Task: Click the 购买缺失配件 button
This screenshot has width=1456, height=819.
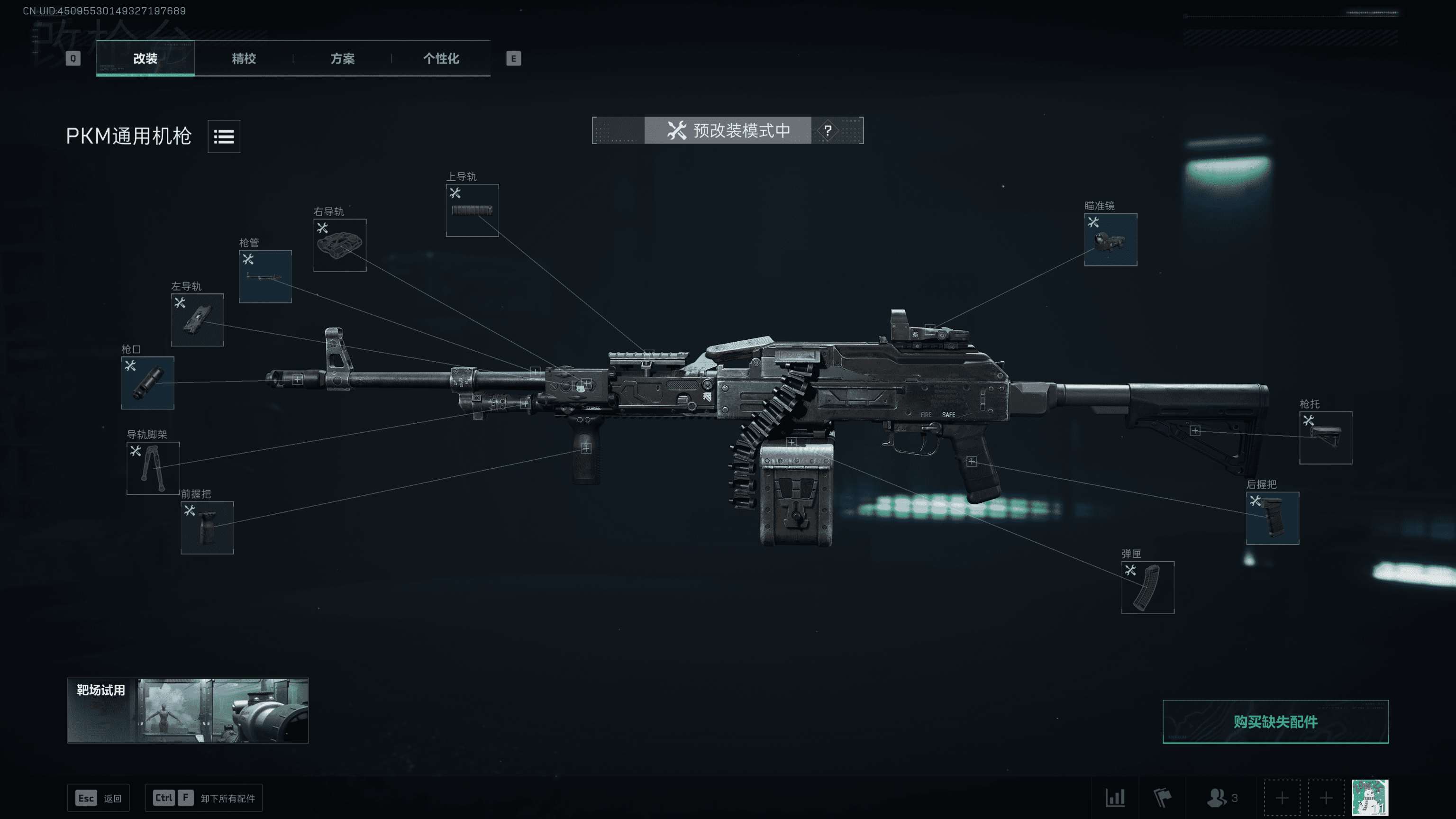Action: coord(1275,722)
